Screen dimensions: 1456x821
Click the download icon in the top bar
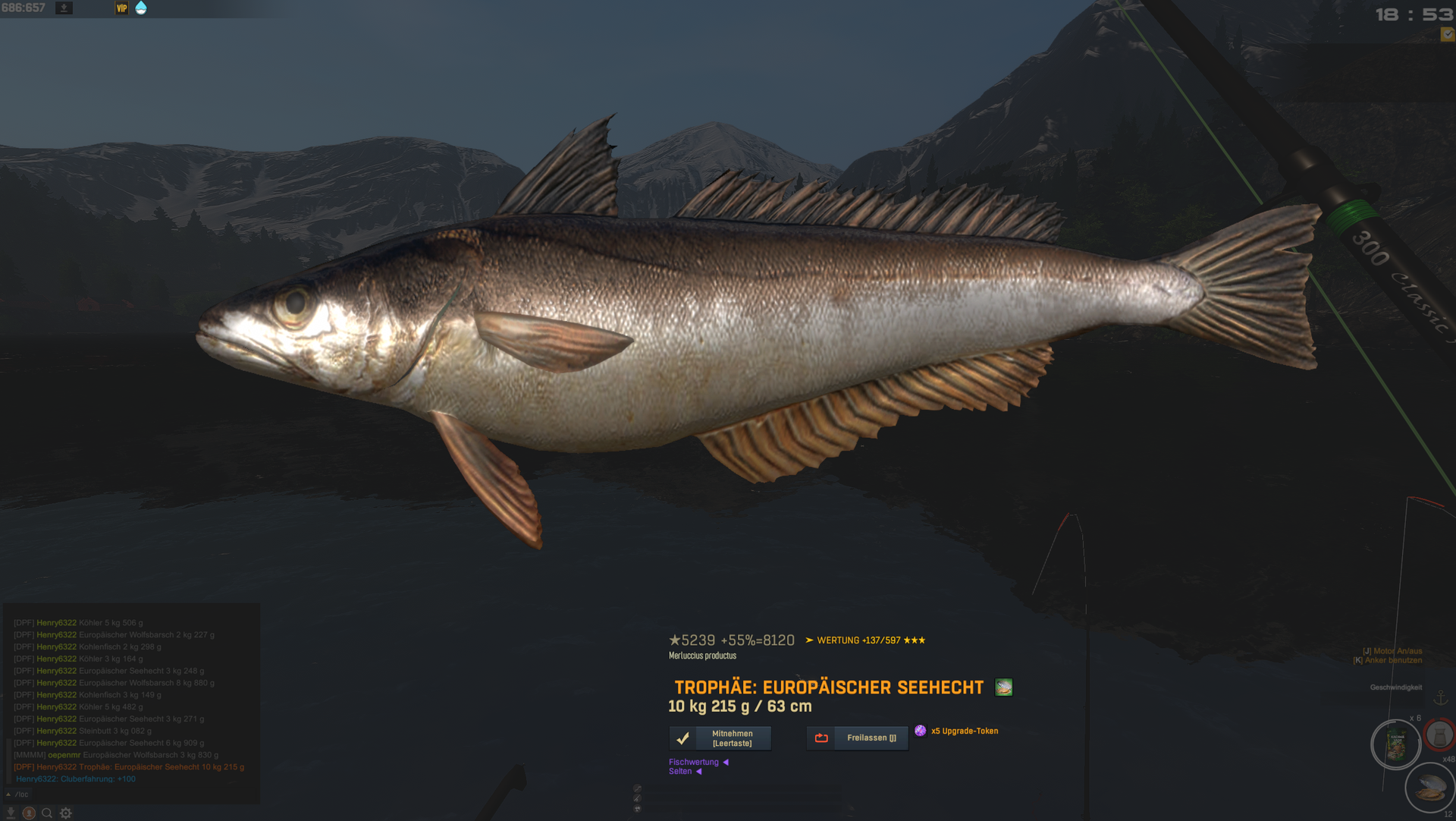pyautogui.click(x=64, y=8)
